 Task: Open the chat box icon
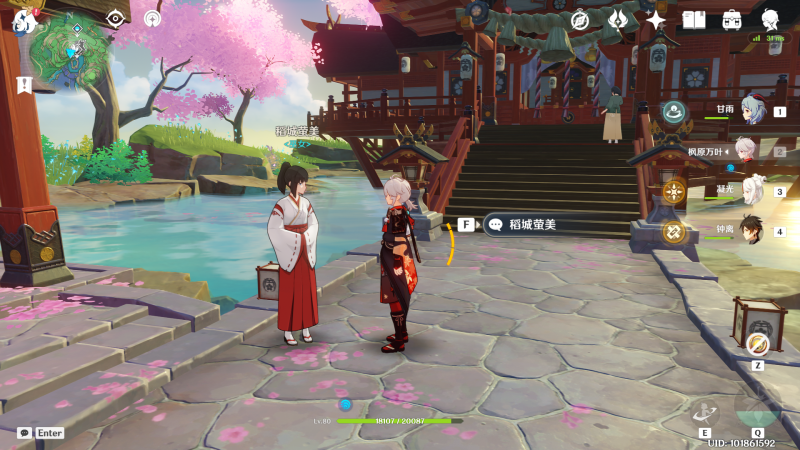[x=24, y=433]
